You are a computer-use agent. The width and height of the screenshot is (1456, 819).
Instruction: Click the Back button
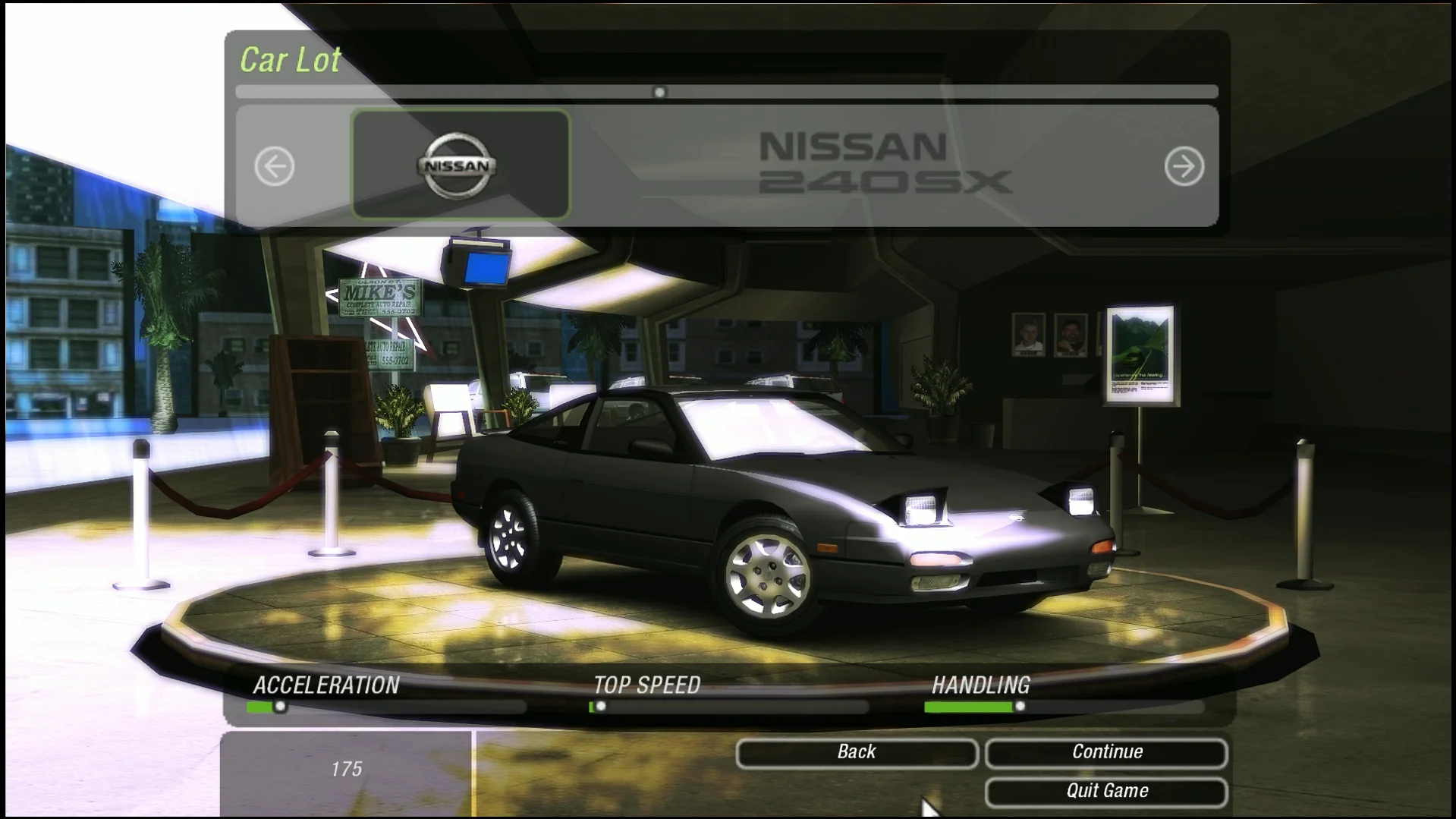click(x=857, y=752)
